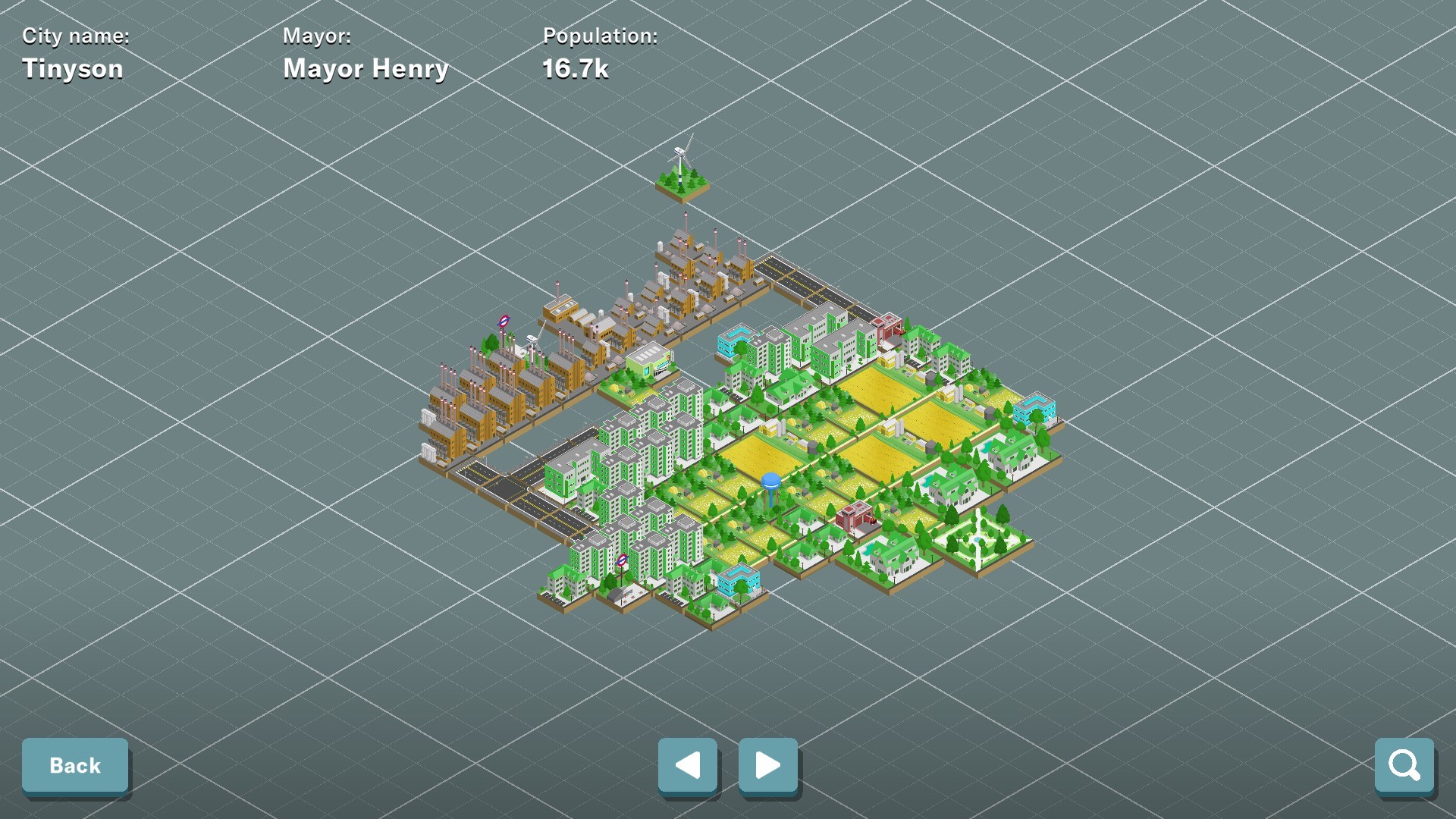This screenshot has height=819, width=1456.
Task: Click the city name Tinyson
Action: tap(73, 68)
